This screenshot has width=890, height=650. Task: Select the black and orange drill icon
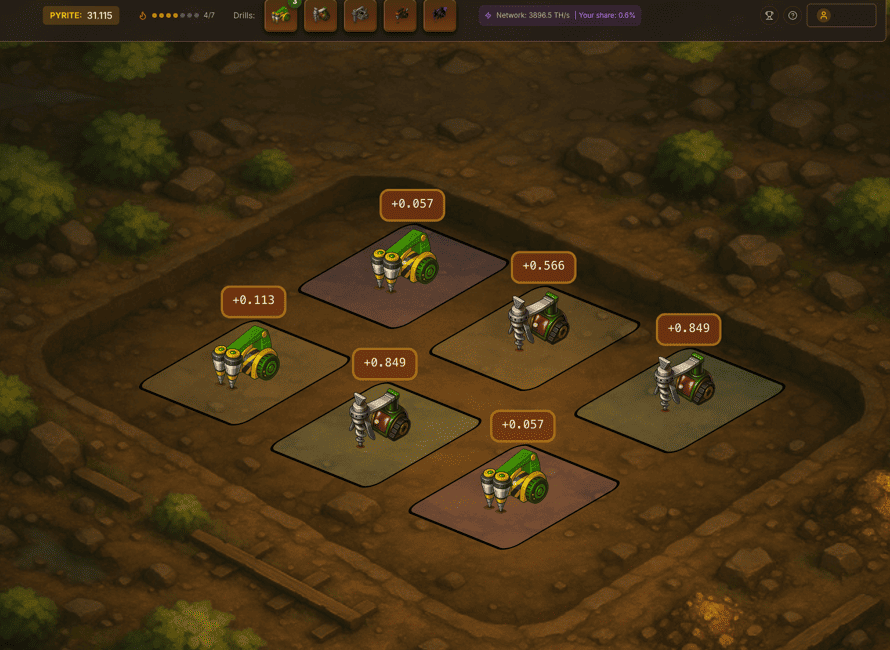400,16
